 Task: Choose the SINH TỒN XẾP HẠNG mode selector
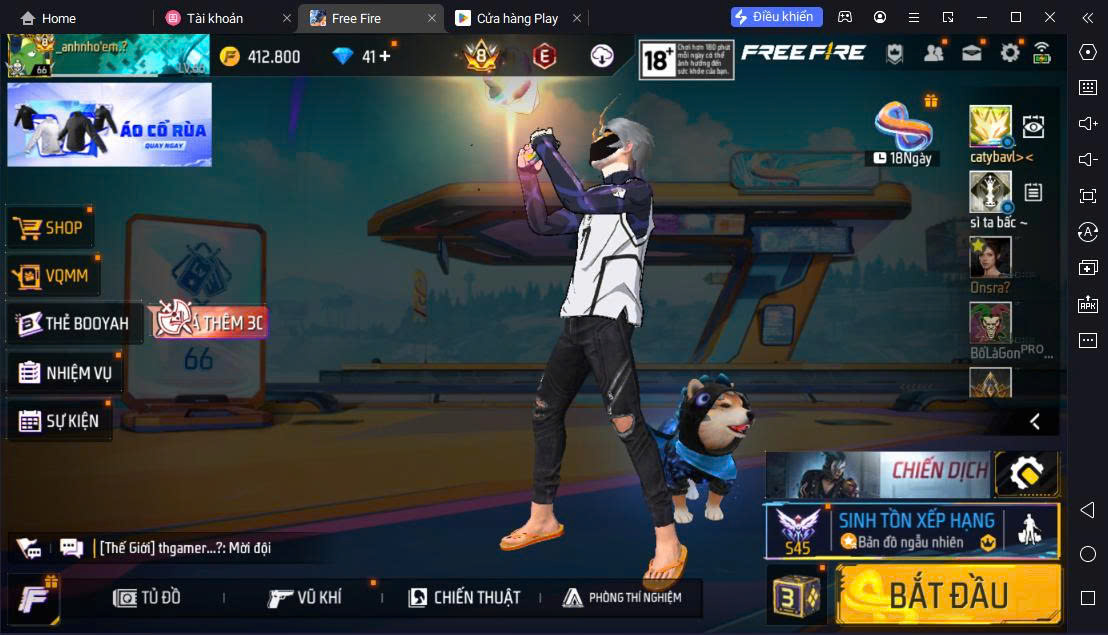912,530
